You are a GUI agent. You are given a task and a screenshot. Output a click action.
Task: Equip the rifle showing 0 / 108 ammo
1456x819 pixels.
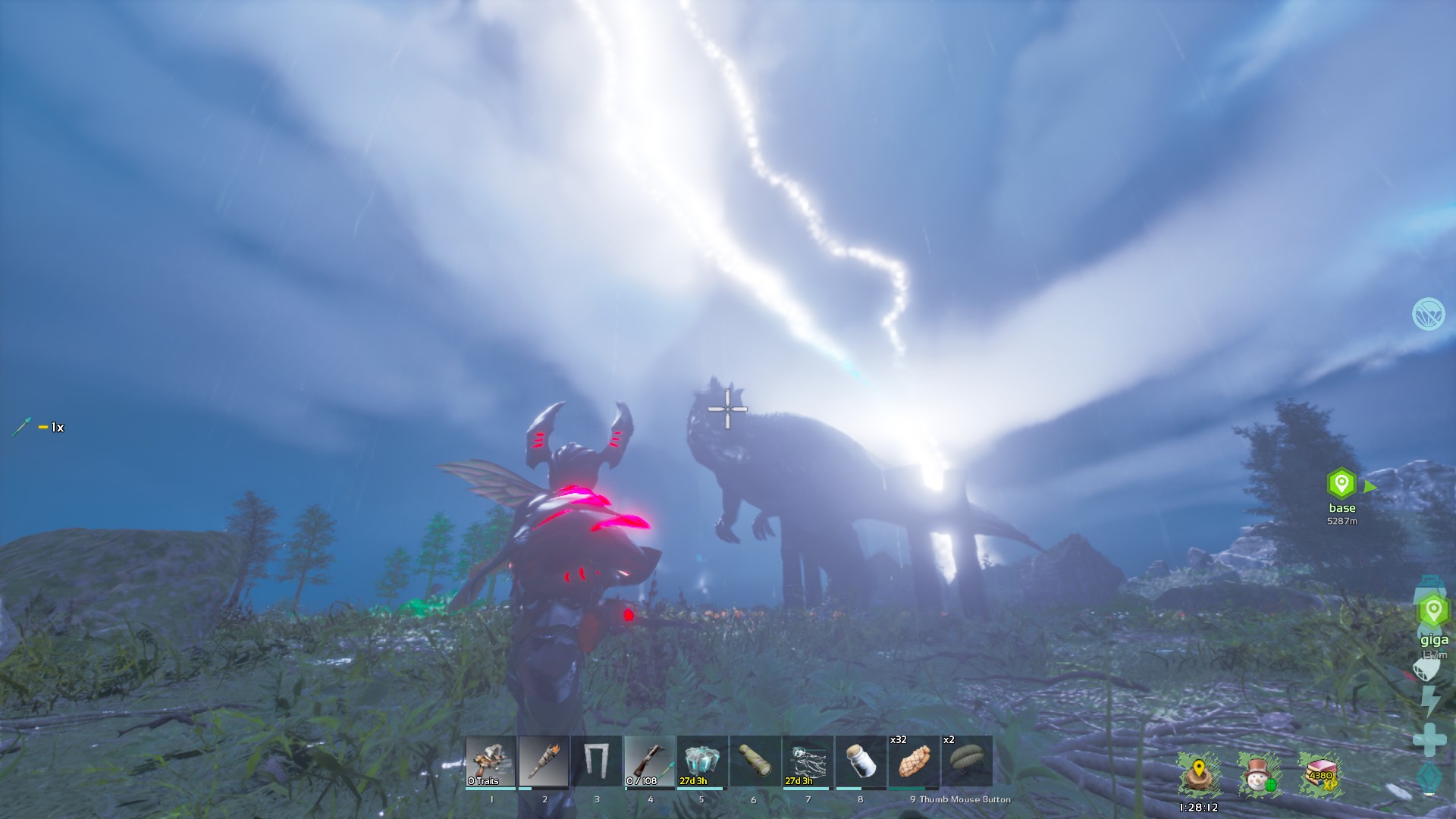click(x=649, y=761)
